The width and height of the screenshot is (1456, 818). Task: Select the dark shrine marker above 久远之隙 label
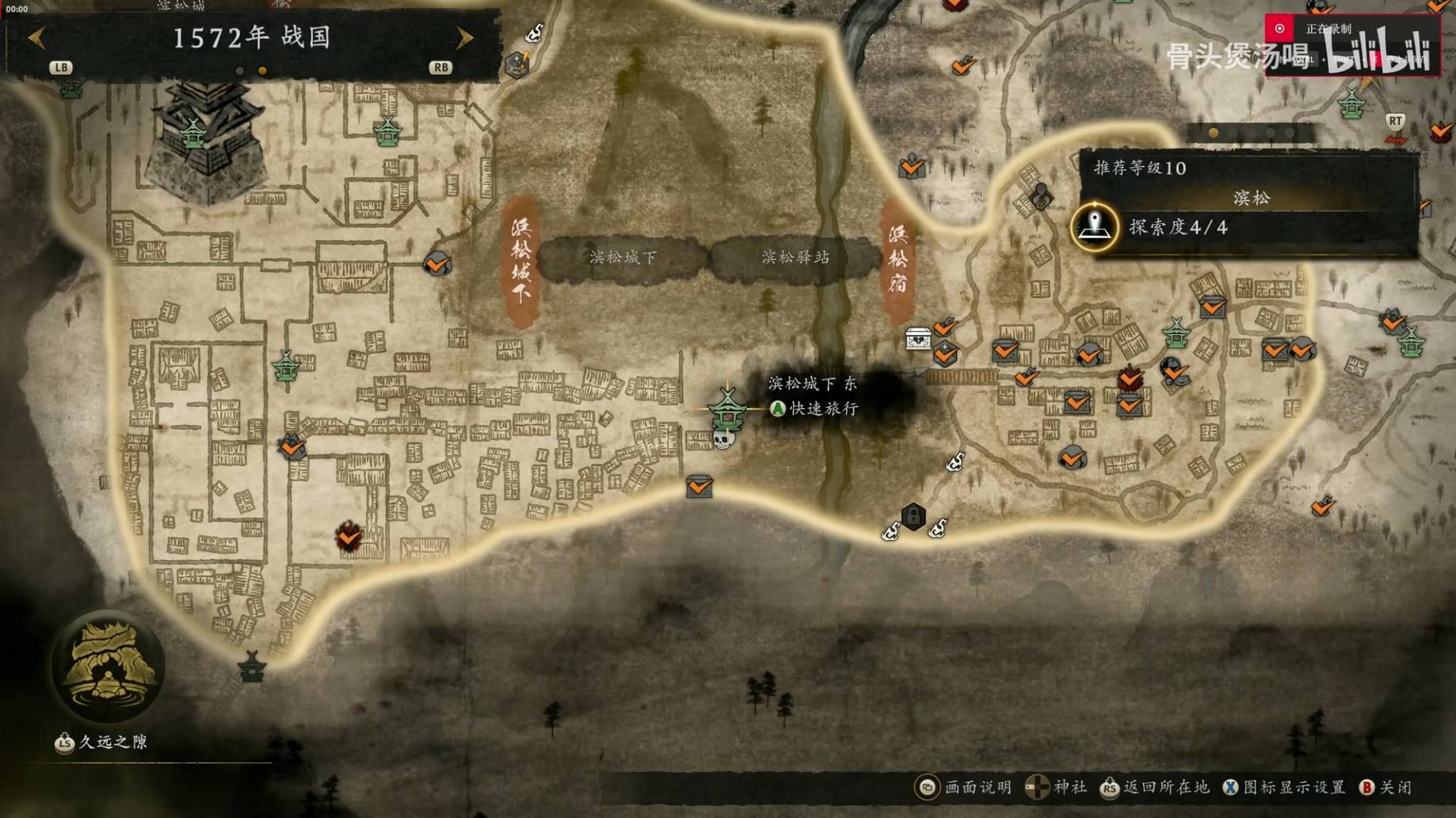pyautogui.click(x=252, y=667)
